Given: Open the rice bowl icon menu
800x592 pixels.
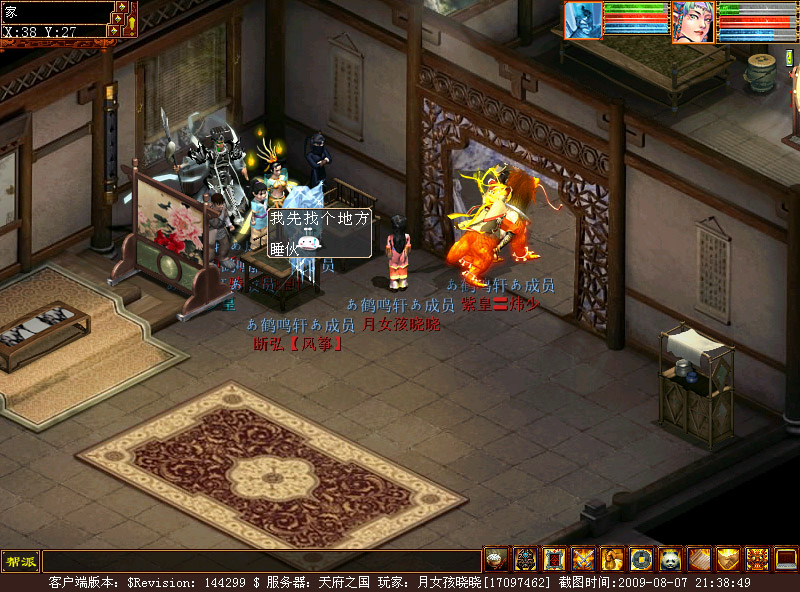Looking at the screenshot, I should 496,560.
